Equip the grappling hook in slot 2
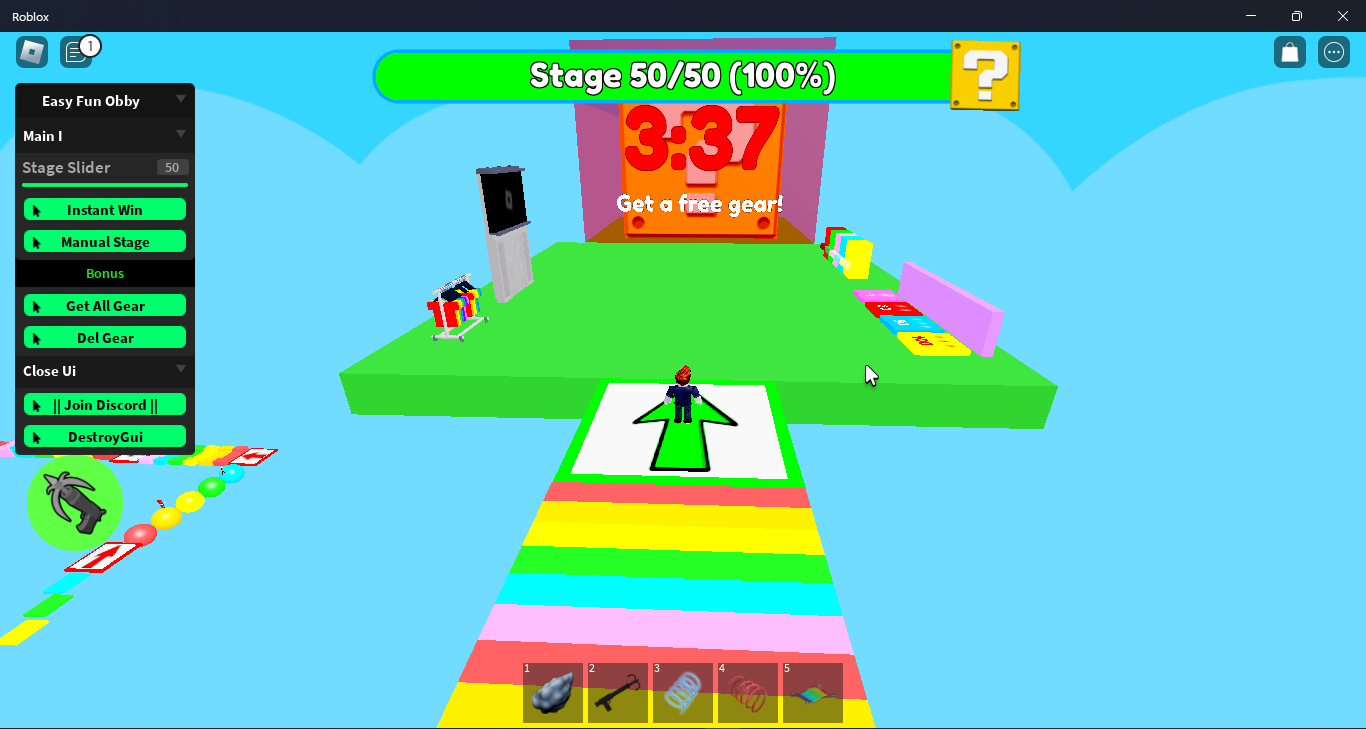 tap(618, 692)
